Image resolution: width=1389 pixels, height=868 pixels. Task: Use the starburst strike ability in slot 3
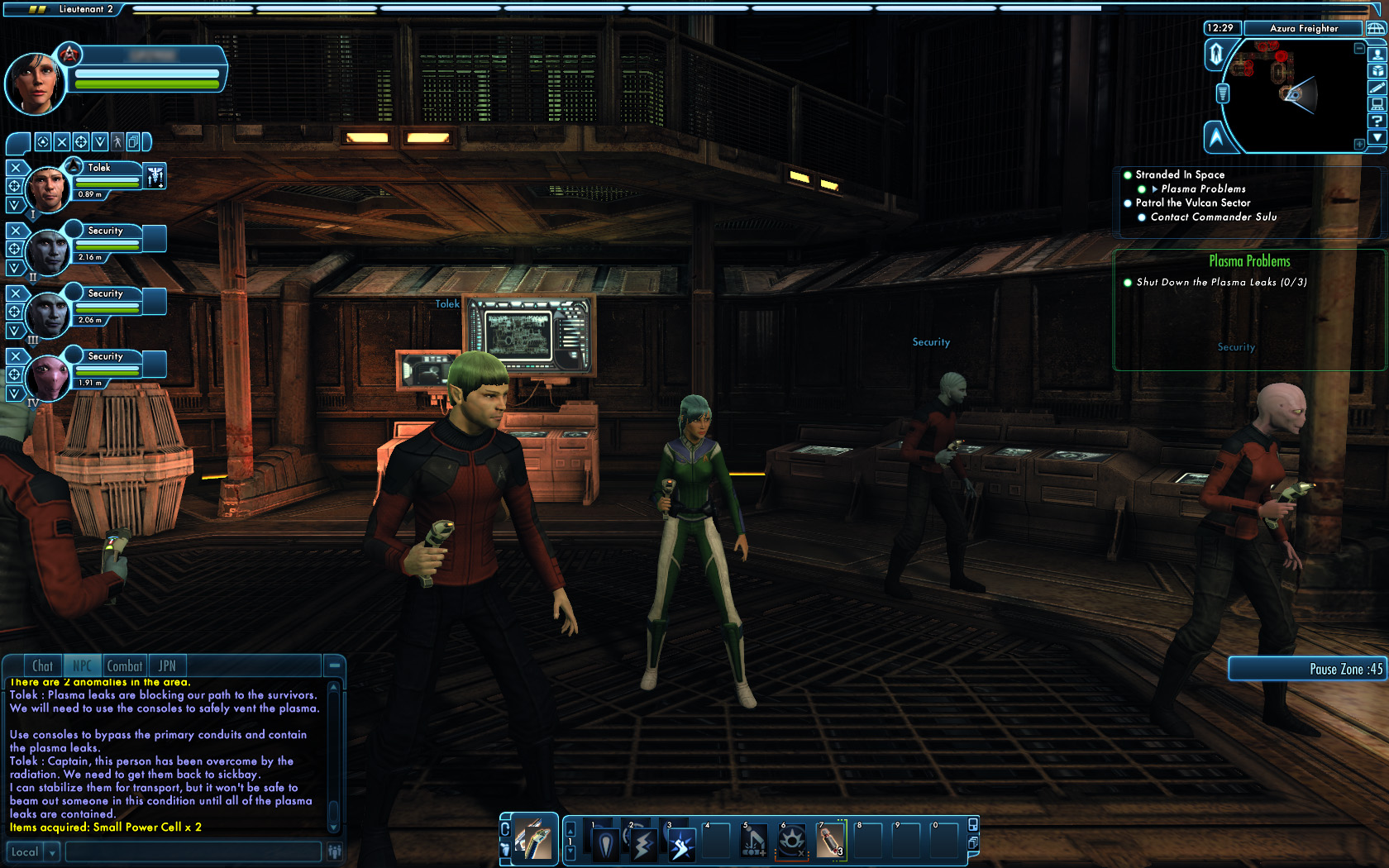coord(680,844)
